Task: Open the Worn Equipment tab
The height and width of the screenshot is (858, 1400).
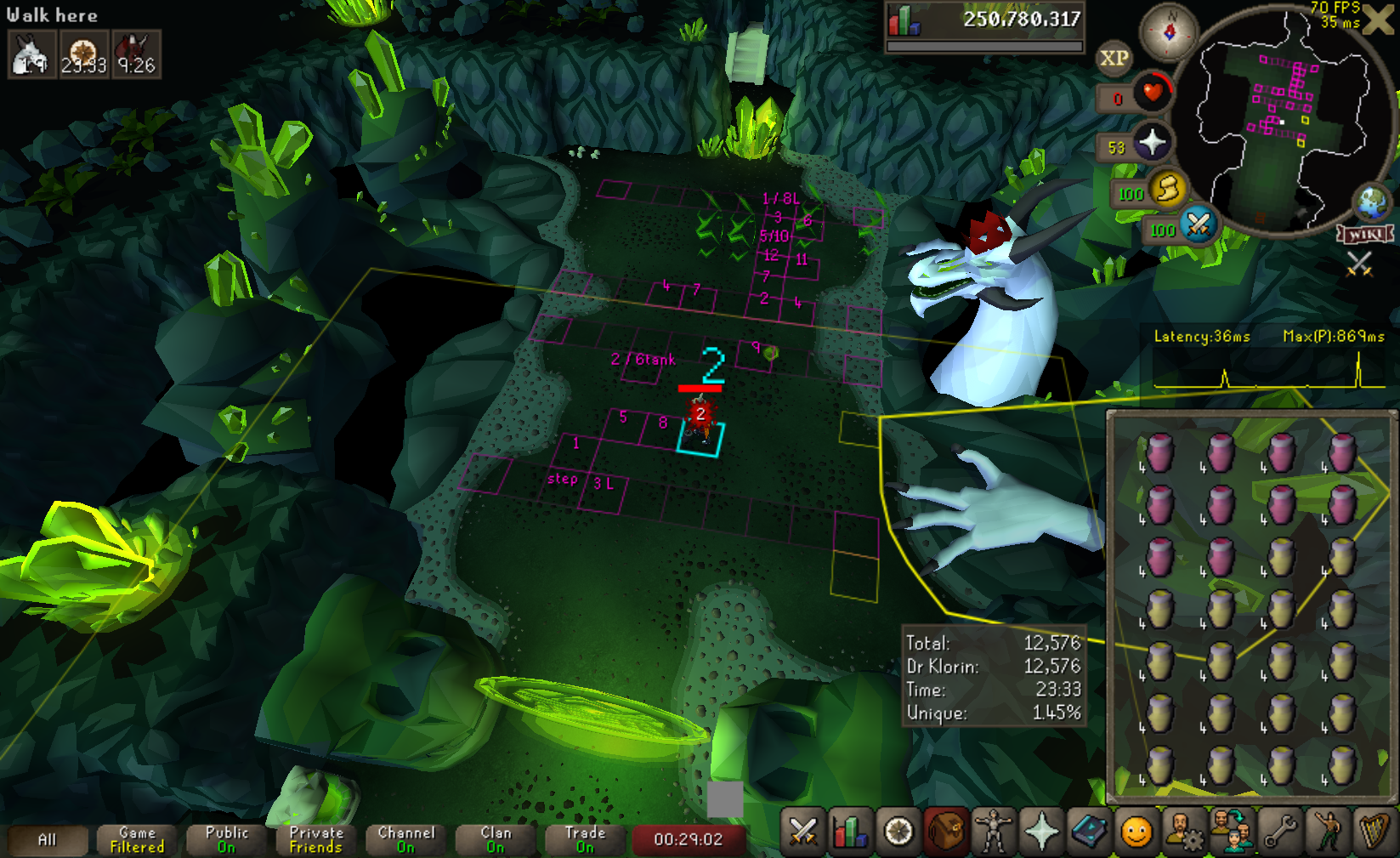Action: 993,832
